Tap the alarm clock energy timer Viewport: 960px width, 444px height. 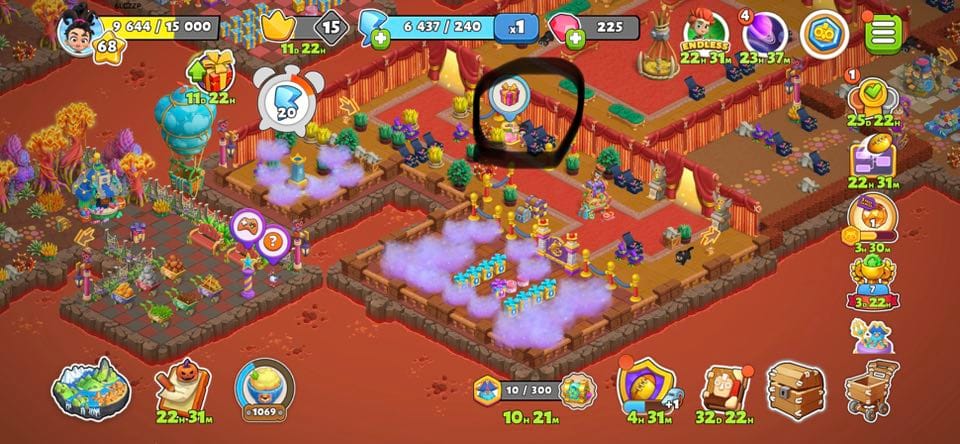[x=288, y=99]
